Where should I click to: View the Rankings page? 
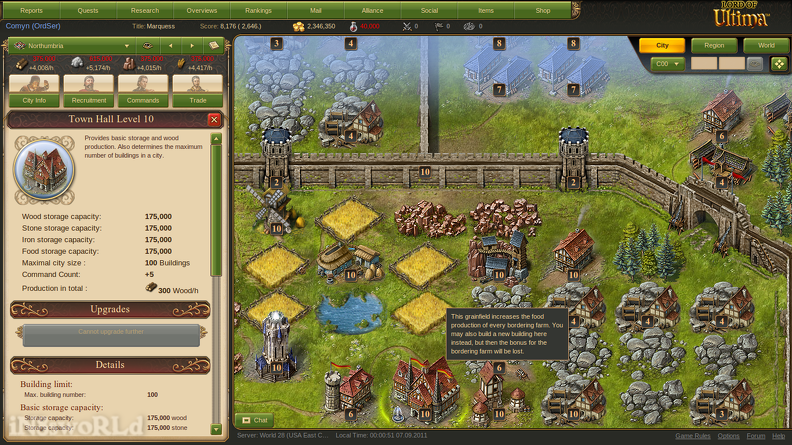pos(259,10)
